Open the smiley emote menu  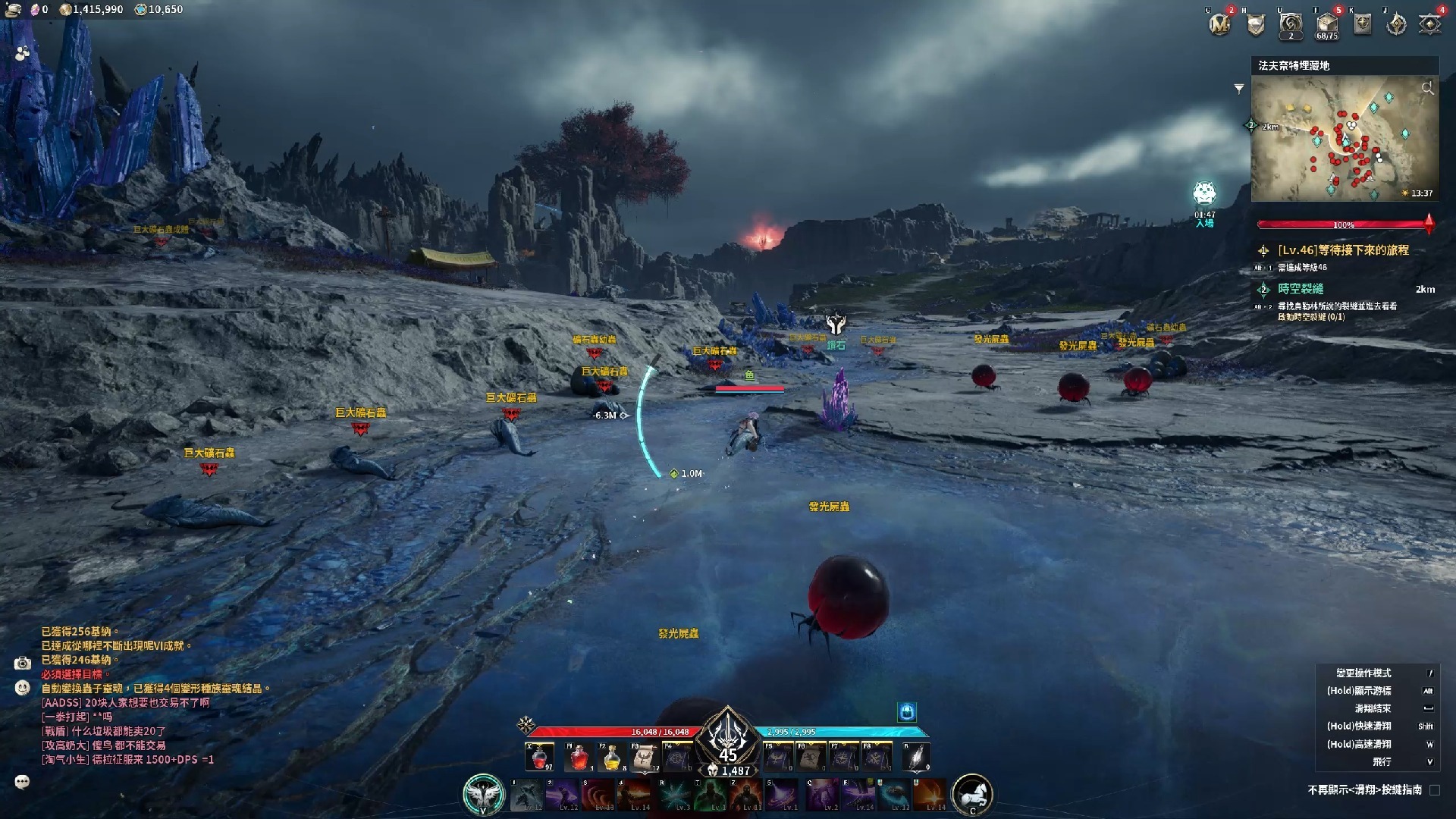tap(22, 688)
